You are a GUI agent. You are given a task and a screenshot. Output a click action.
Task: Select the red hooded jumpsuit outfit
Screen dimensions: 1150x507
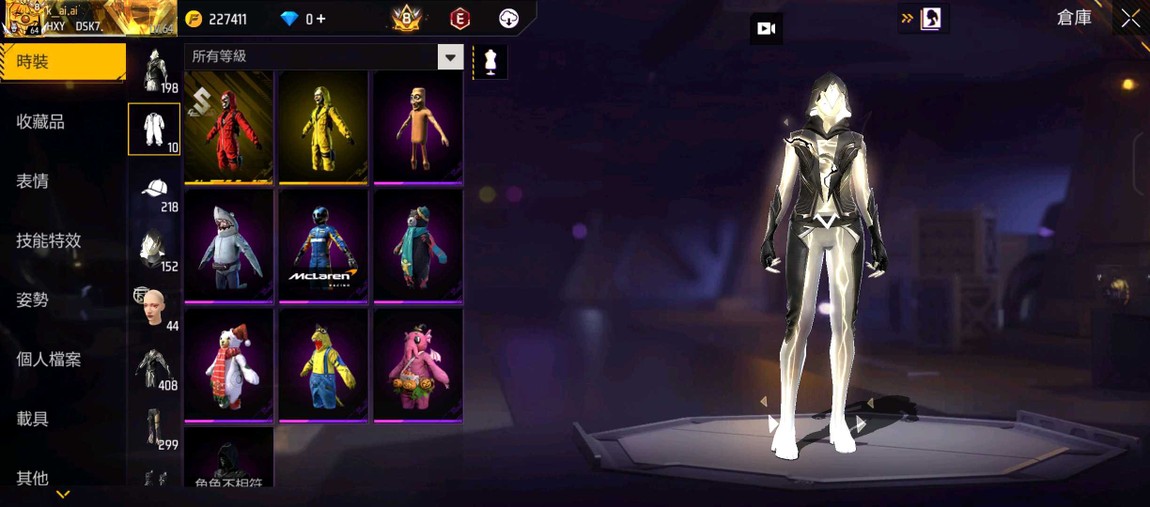pyautogui.click(x=229, y=127)
